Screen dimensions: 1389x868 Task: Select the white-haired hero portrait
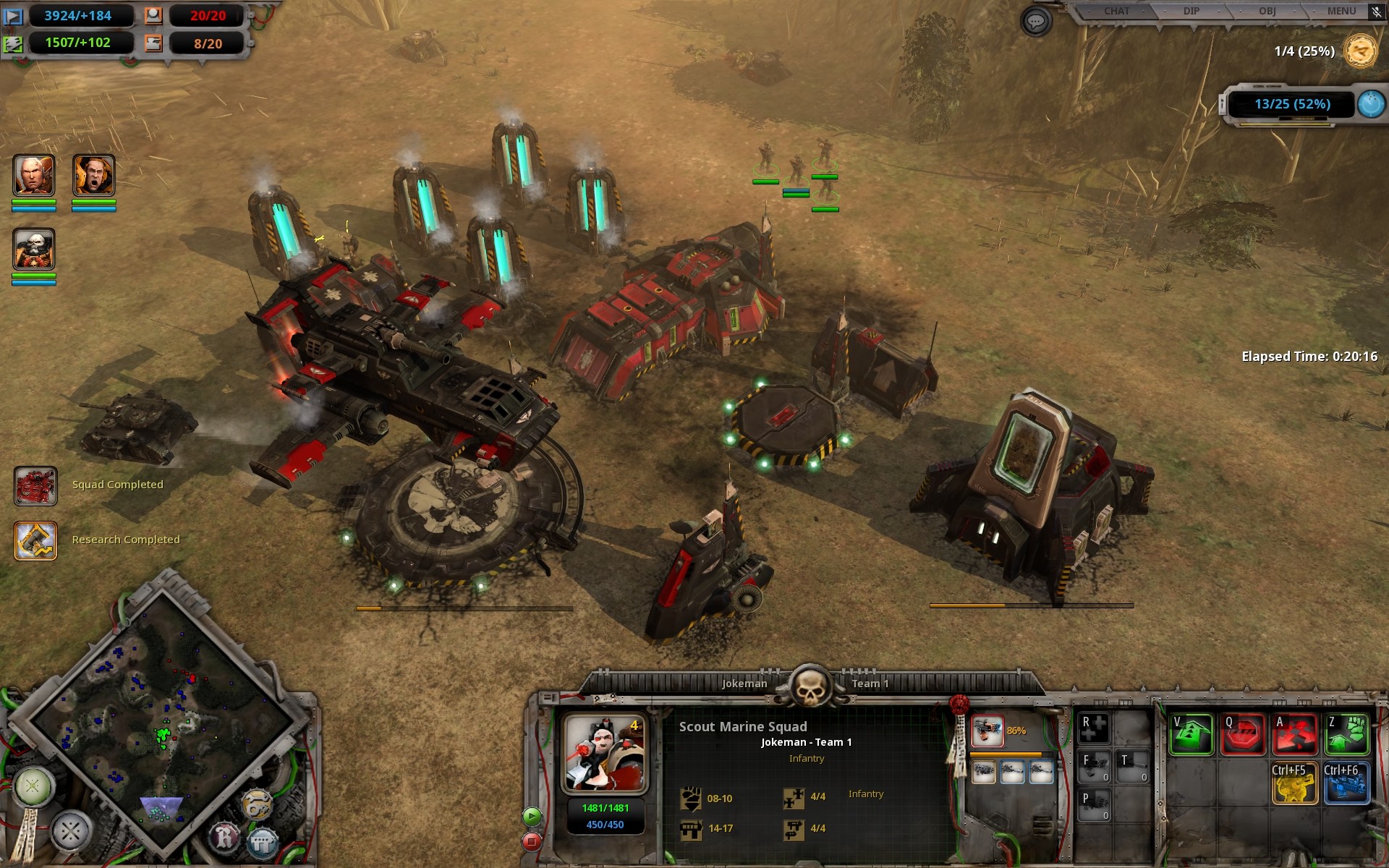pos(34,175)
